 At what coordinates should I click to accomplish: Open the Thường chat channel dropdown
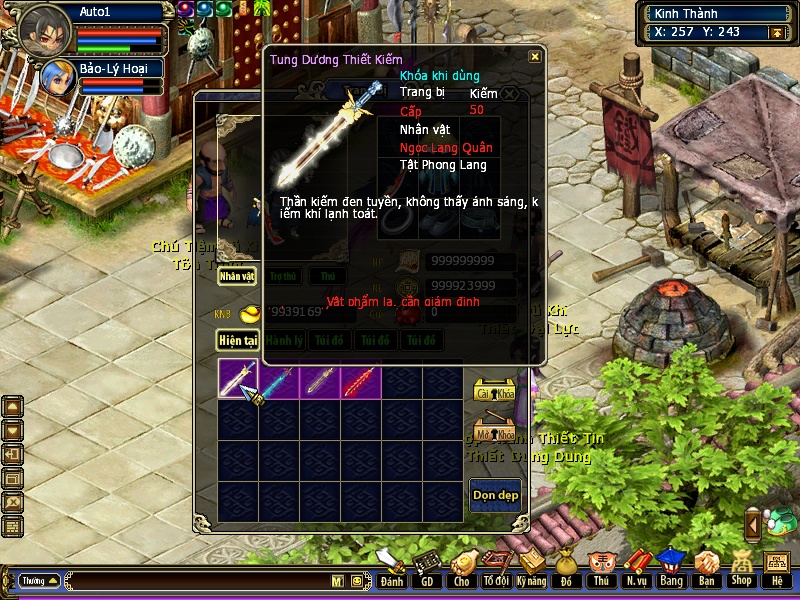pyautogui.click(x=40, y=580)
